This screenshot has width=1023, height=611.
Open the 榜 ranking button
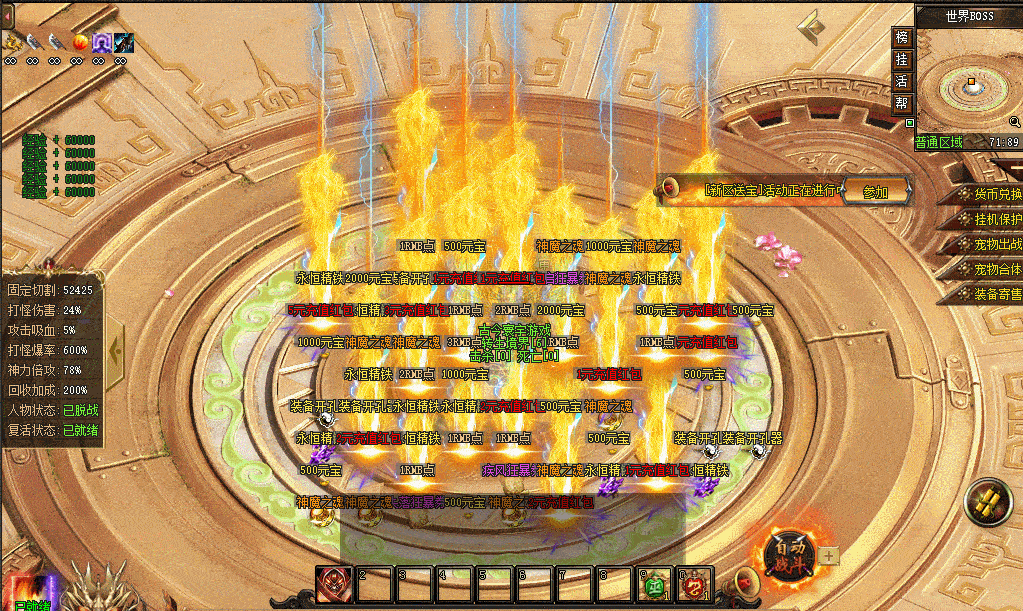[x=902, y=37]
